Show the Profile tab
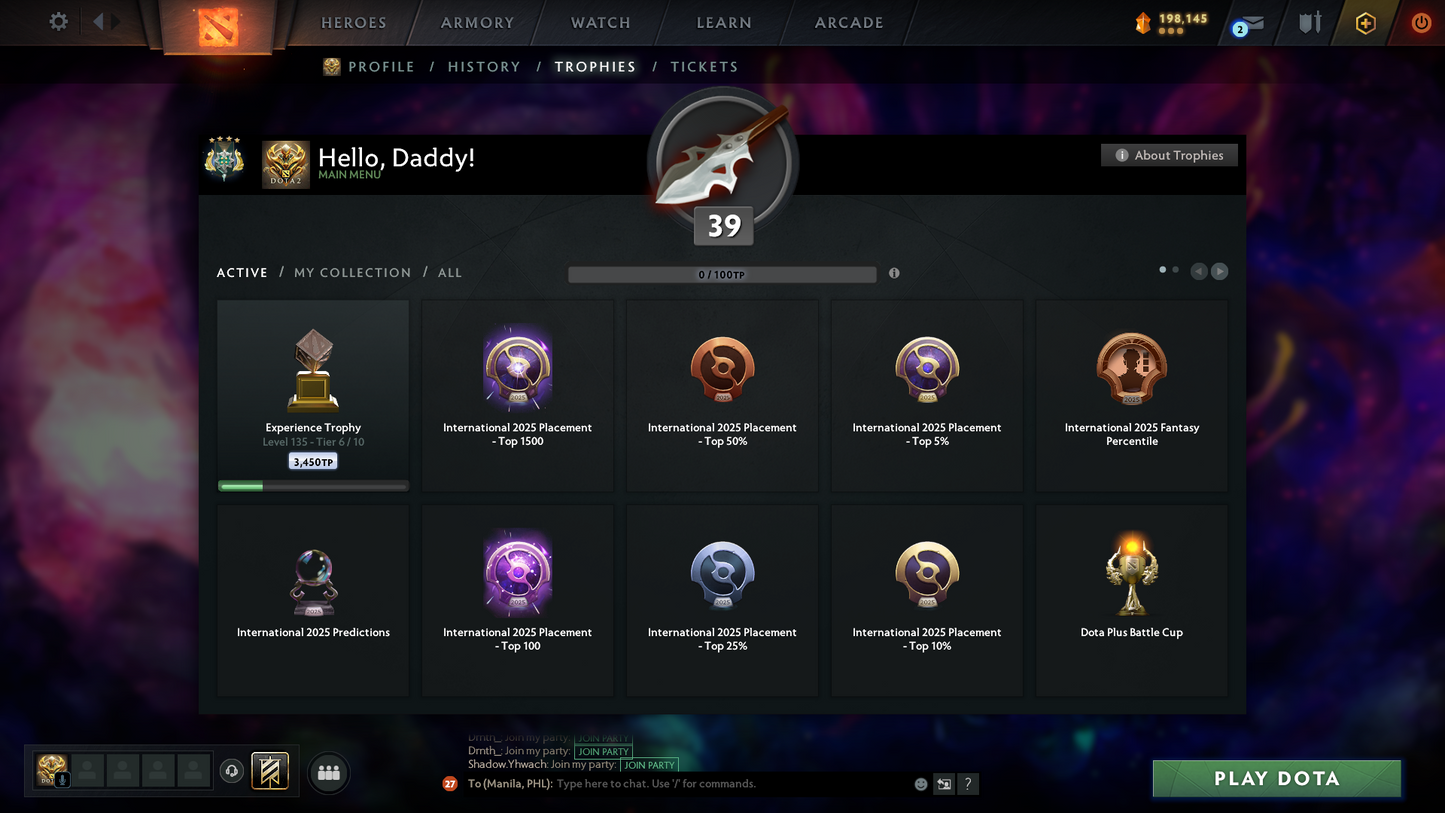This screenshot has width=1445, height=813. pyautogui.click(x=380, y=67)
